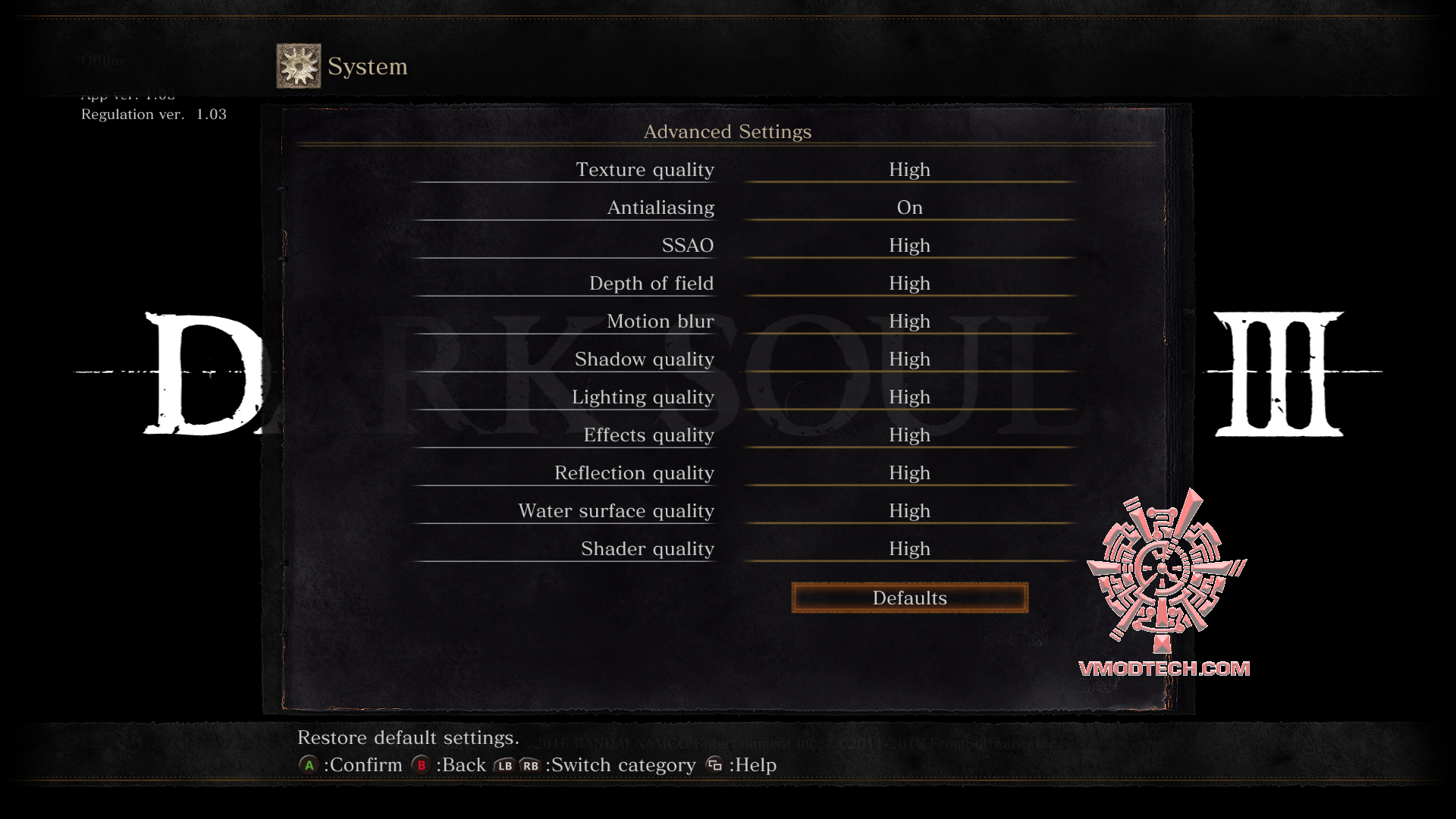Open the SSAO quality selector
Image resolution: width=1456 pixels, height=819 pixels.
click(909, 245)
